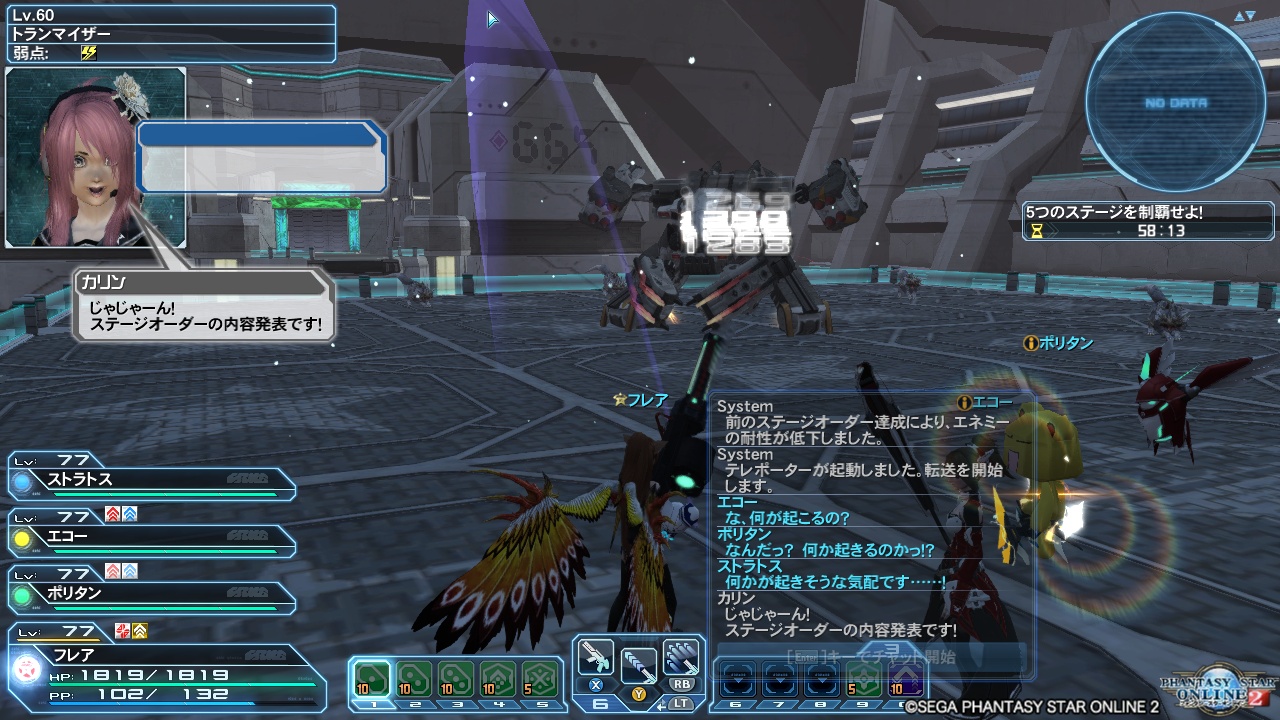Select the knuckles weapon icon above the RB button
The height and width of the screenshot is (720, 1280).
coord(681,657)
